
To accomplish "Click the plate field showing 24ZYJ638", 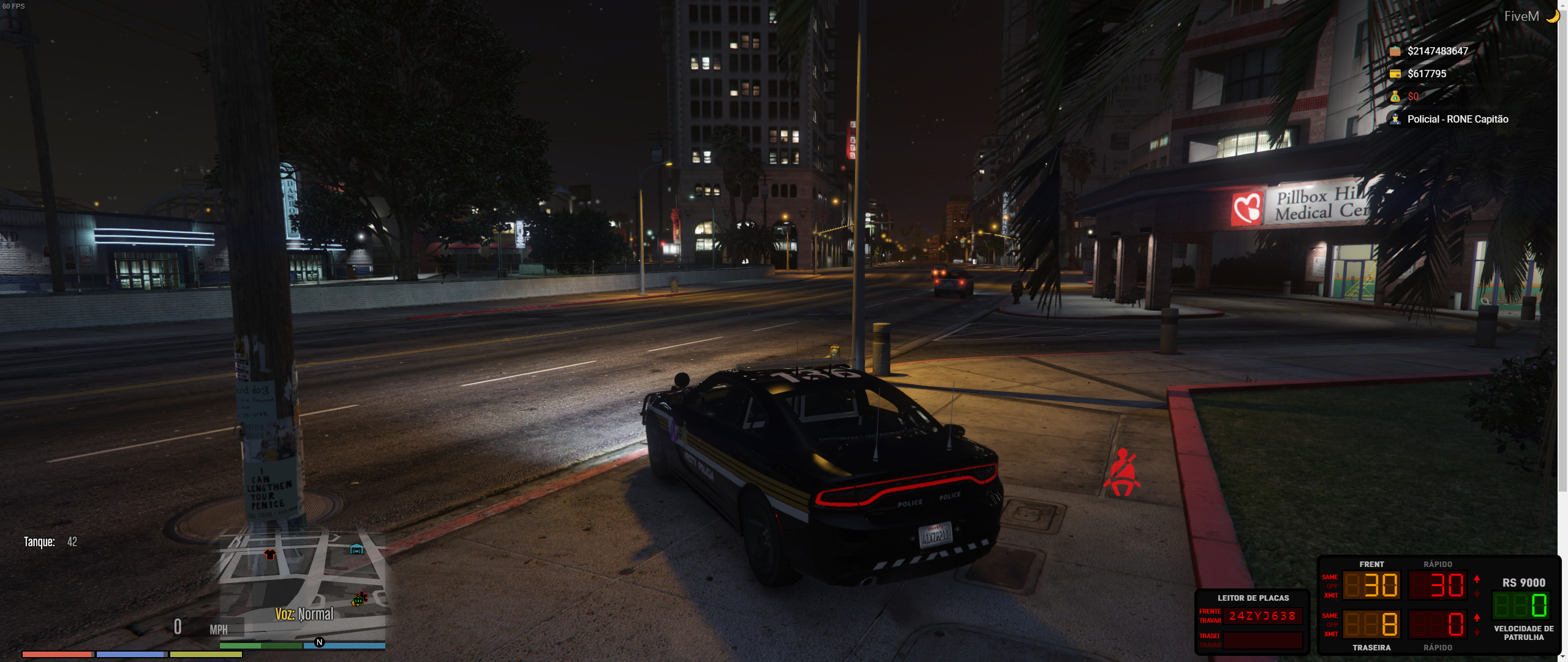I will tap(1263, 617).
